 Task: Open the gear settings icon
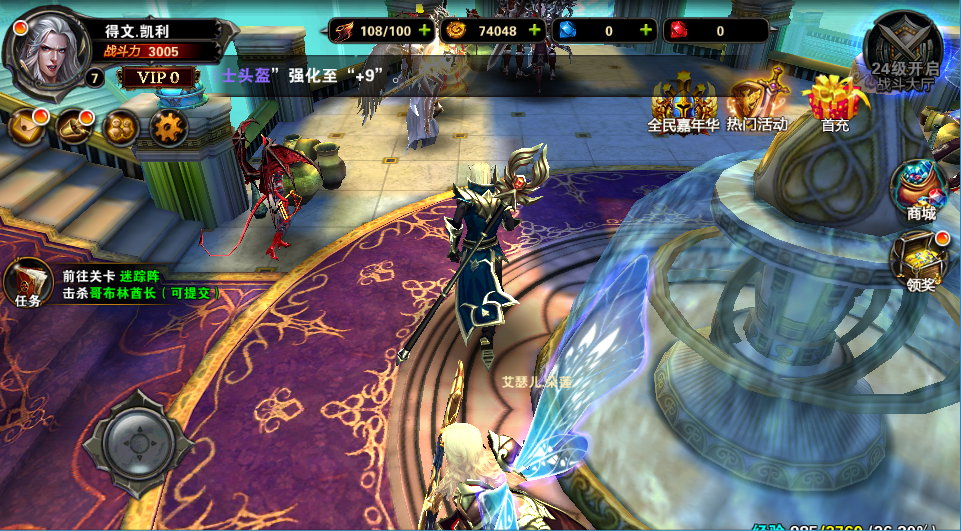(x=170, y=127)
